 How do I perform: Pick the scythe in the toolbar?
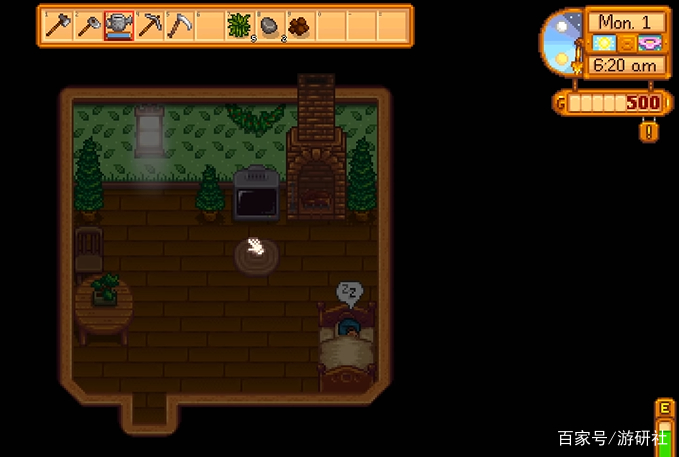(180, 25)
